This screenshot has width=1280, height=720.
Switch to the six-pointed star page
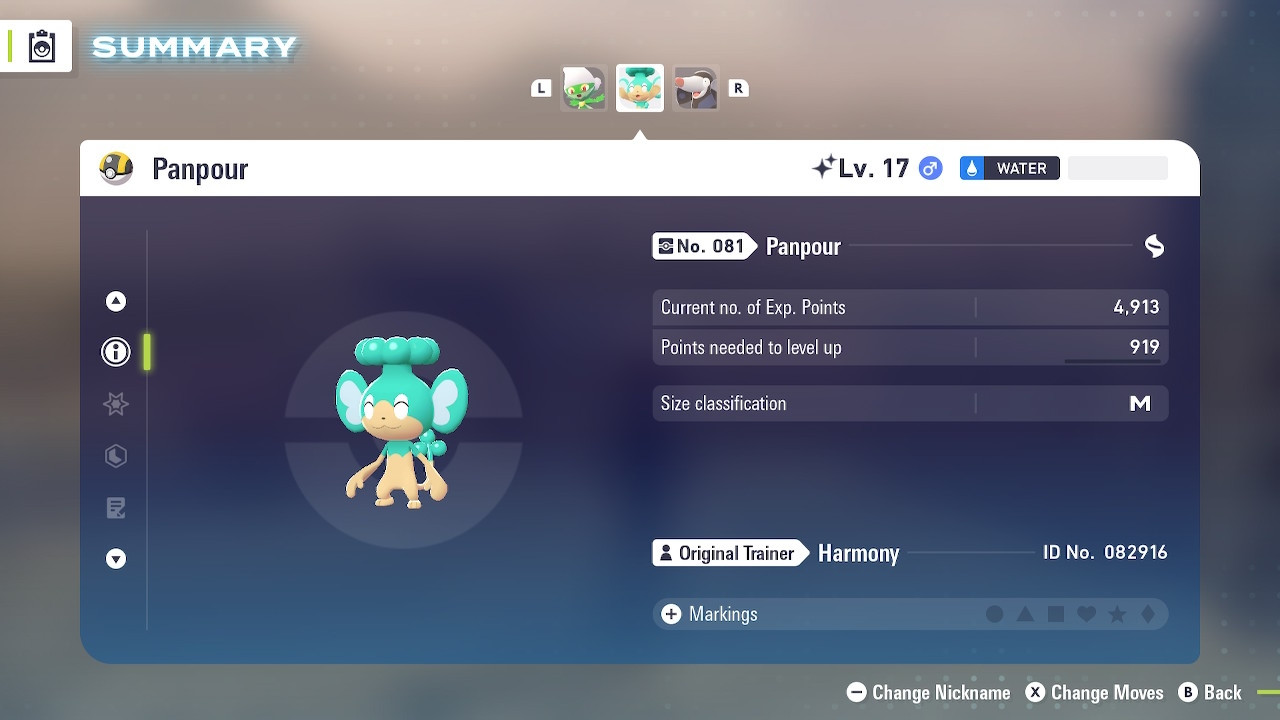click(116, 404)
